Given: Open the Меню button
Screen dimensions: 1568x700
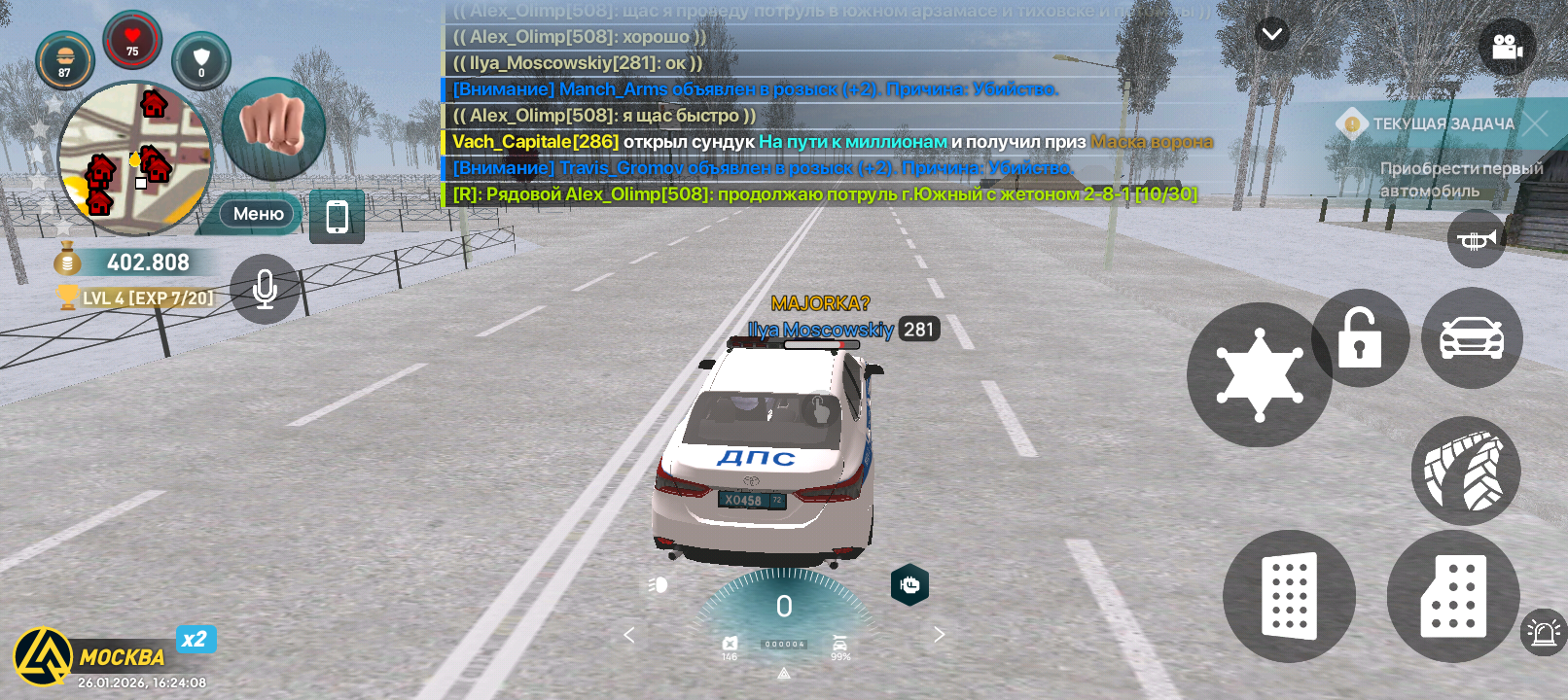Looking at the screenshot, I should coord(258,214).
